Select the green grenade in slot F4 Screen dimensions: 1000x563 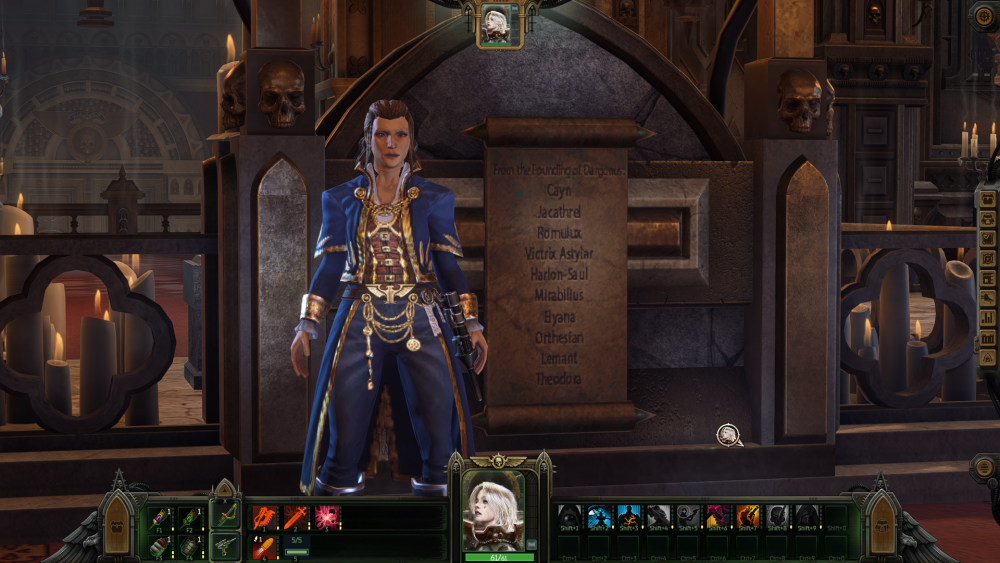pyautogui.click(x=186, y=545)
